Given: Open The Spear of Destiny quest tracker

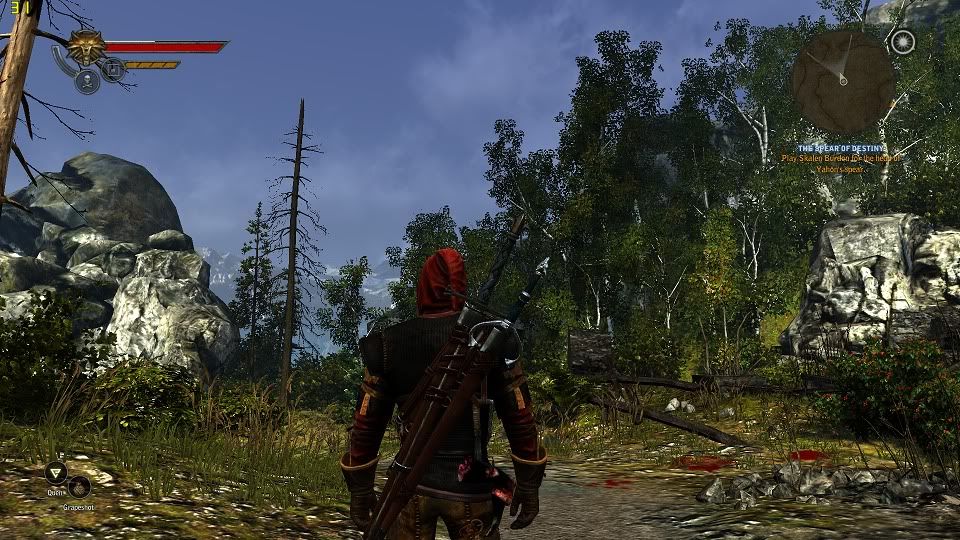Looking at the screenshot, I should (x=841, y=148).
